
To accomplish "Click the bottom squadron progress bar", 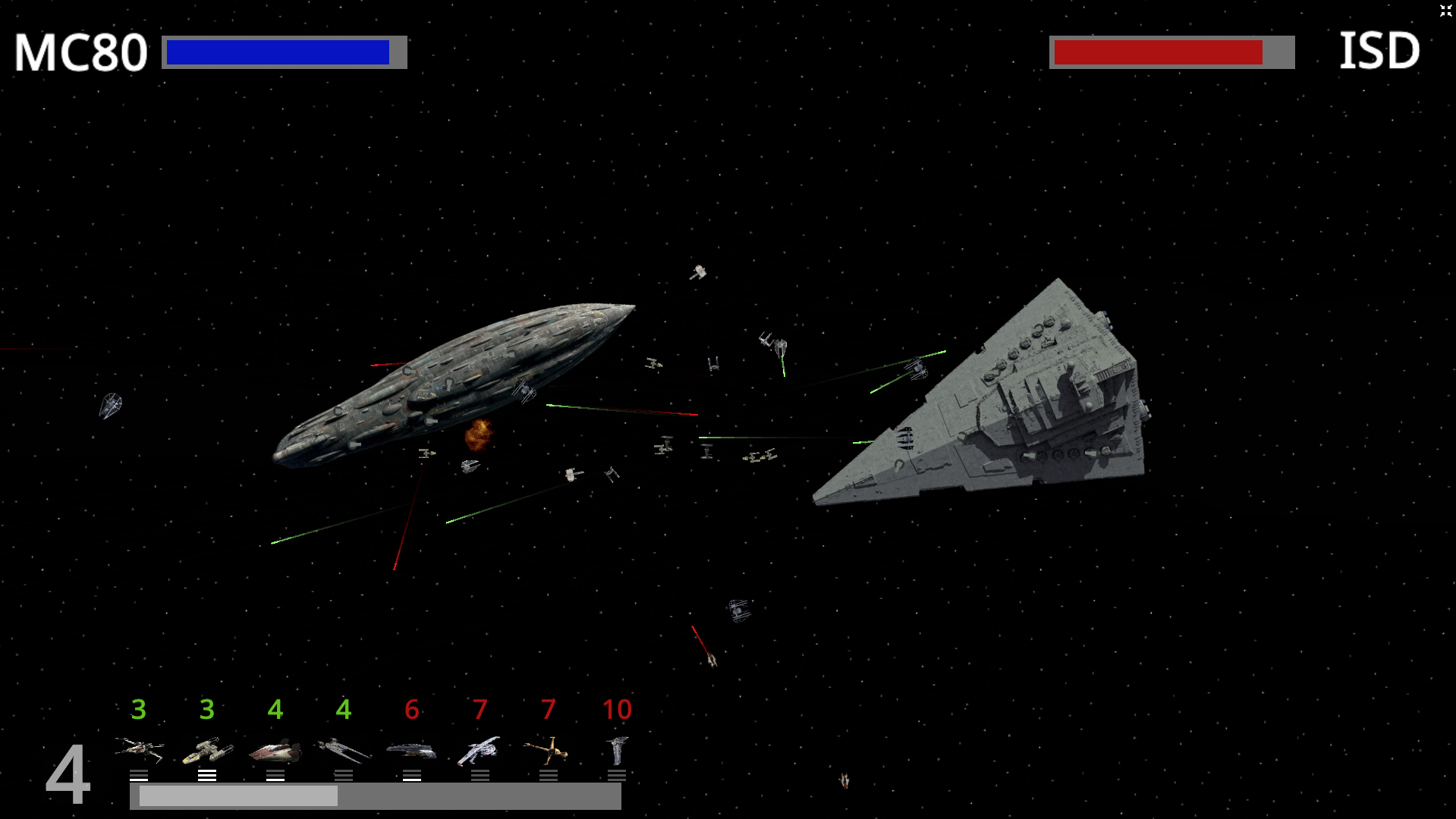I will pyautogui.click(x=376, y=797).
